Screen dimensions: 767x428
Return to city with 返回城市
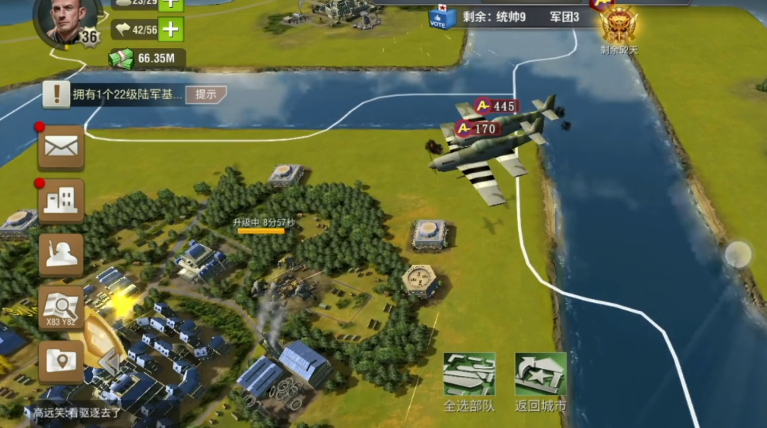(x=540, y=381)
